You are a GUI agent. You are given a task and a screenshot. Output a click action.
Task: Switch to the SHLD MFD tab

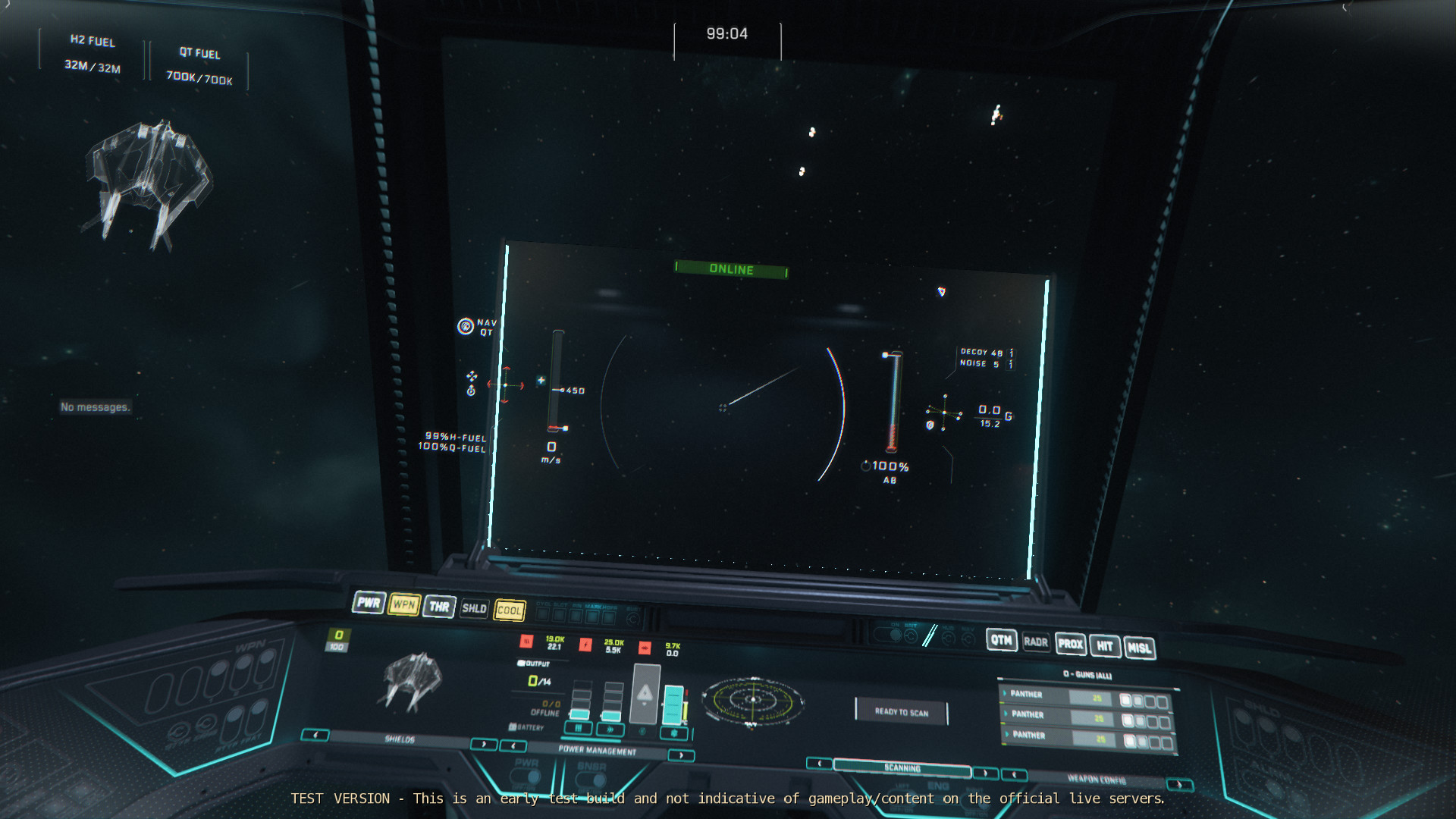point(474,609)
